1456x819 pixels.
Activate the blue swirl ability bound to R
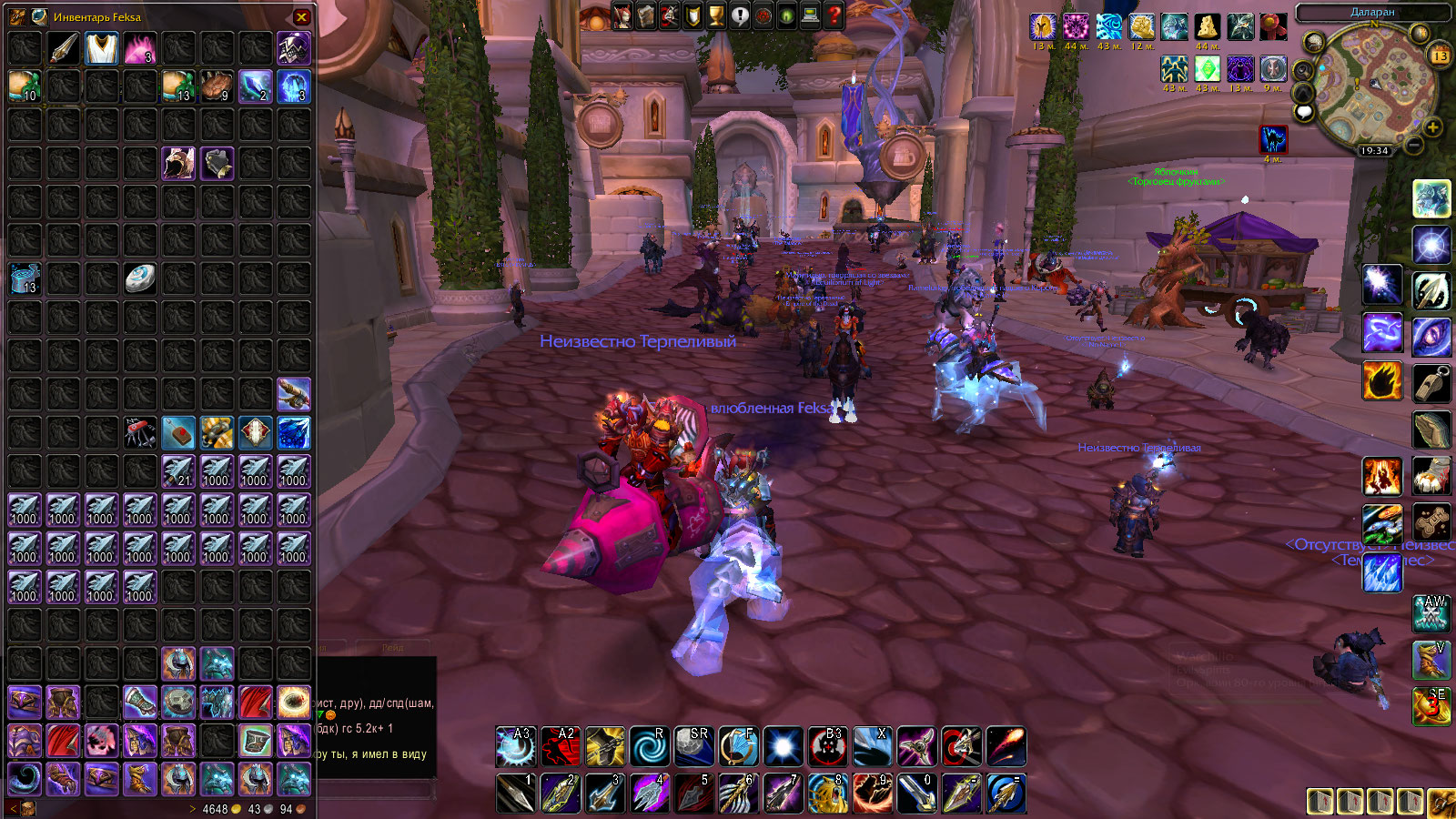[x=649, y=747]
